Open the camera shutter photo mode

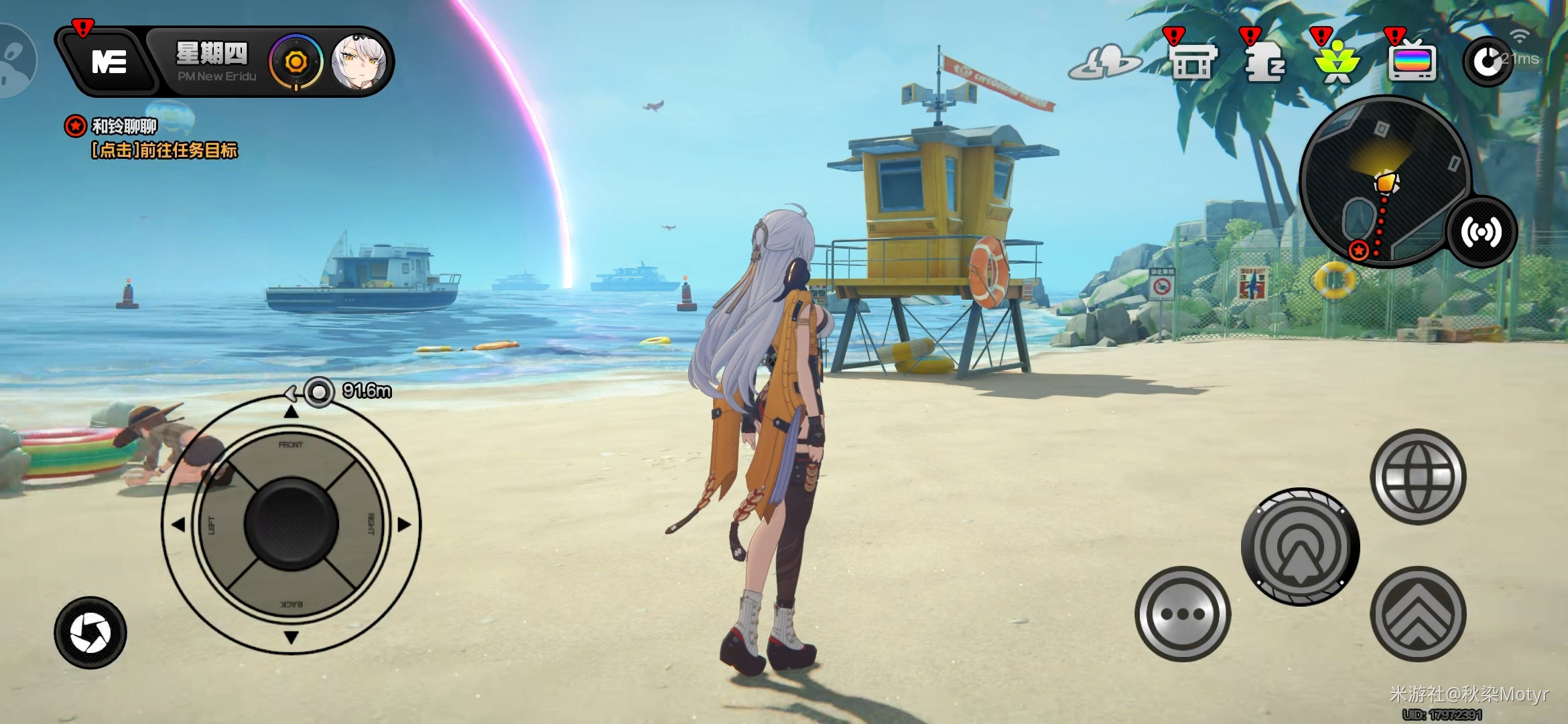click(90, 632)
